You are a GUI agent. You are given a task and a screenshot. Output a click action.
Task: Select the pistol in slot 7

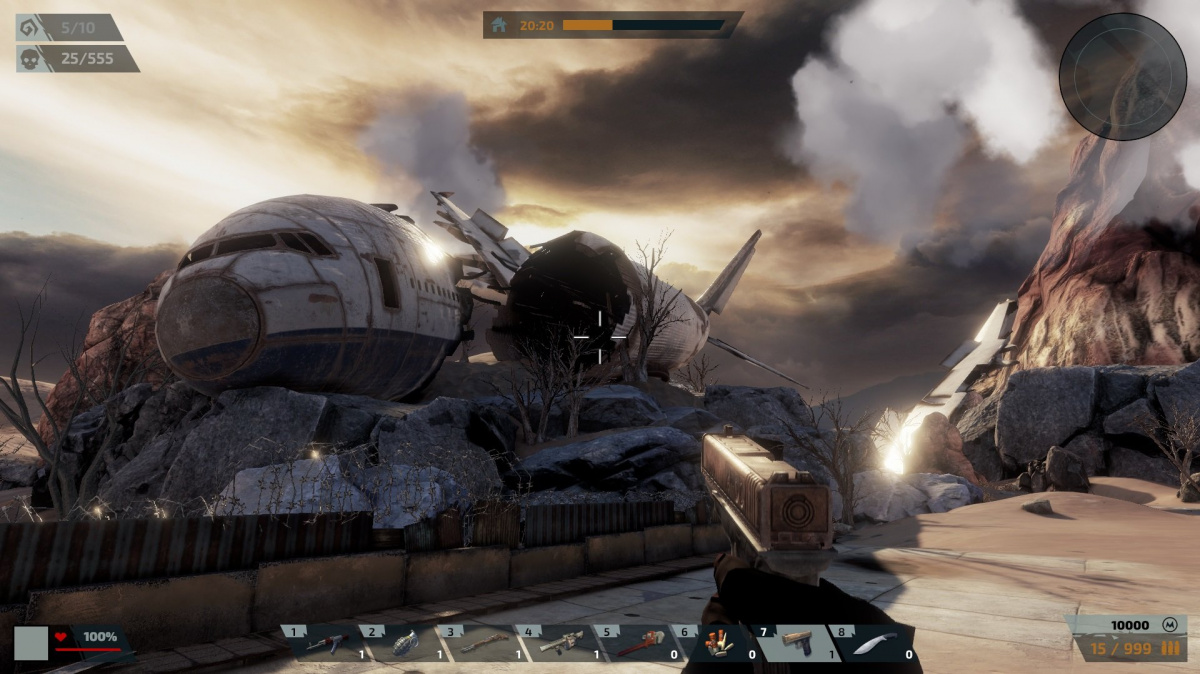(797, 641)
